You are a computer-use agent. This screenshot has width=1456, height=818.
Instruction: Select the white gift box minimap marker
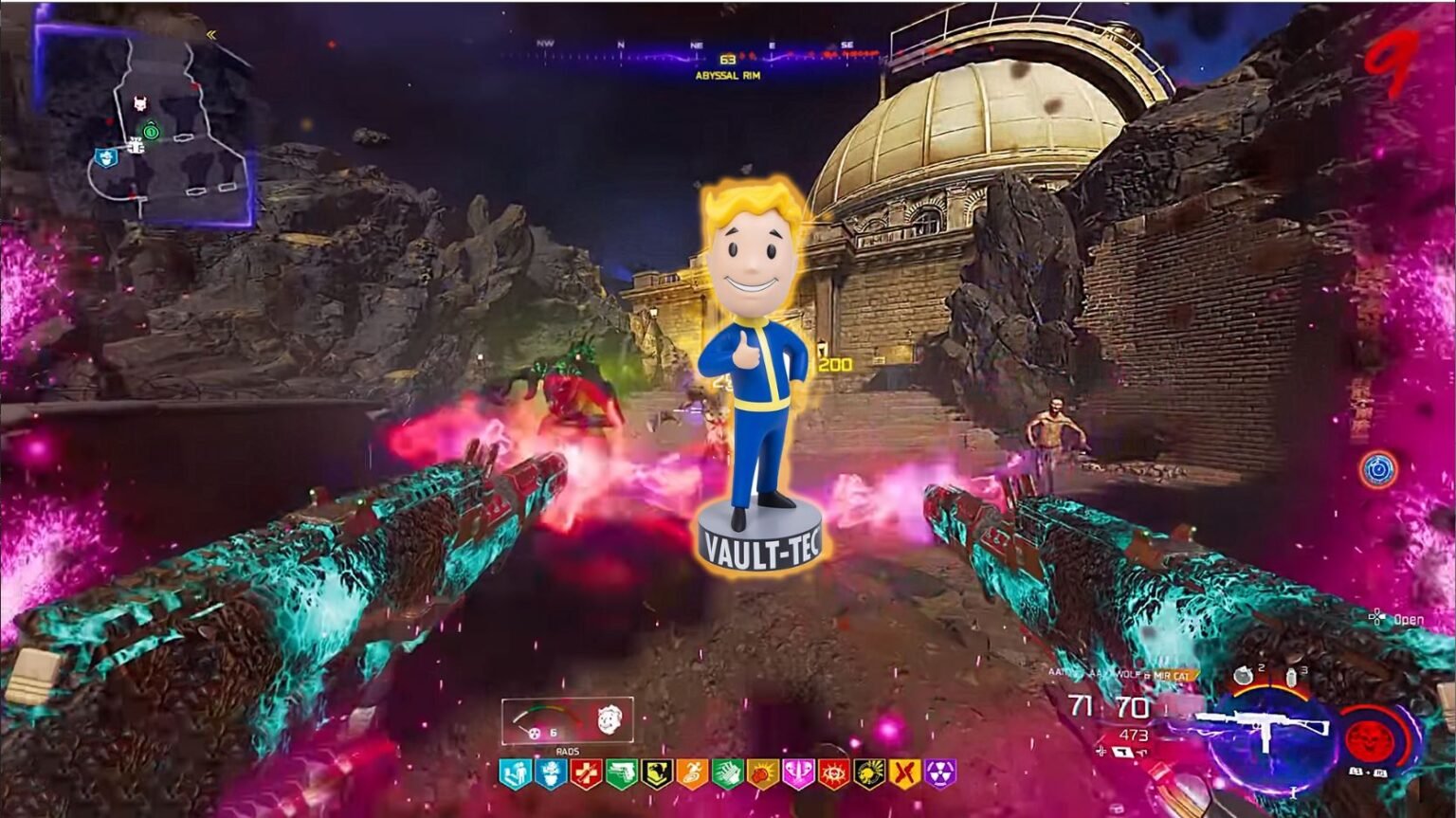point(135,146)
